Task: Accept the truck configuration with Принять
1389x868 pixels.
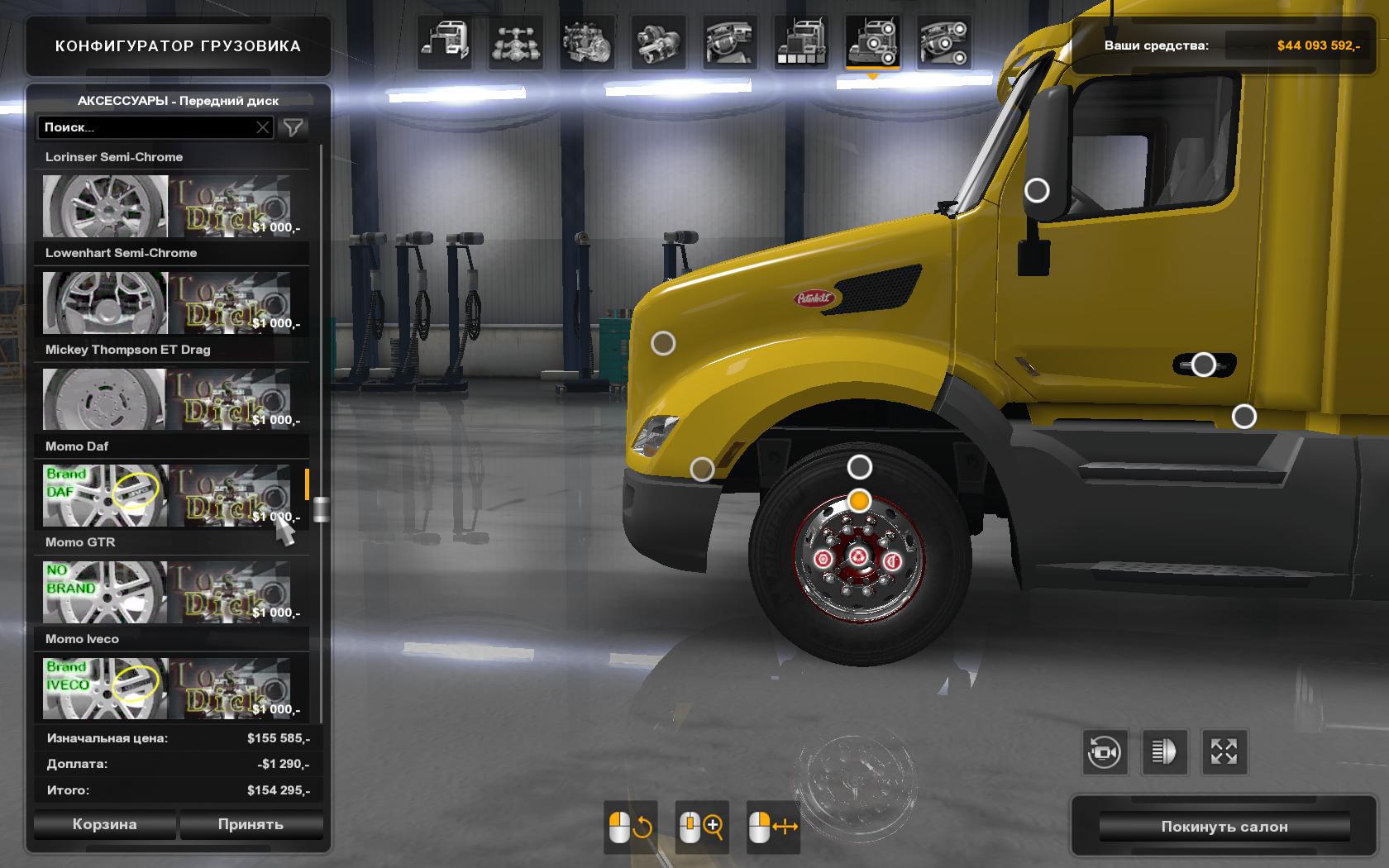Action: [x=251, y=824]
